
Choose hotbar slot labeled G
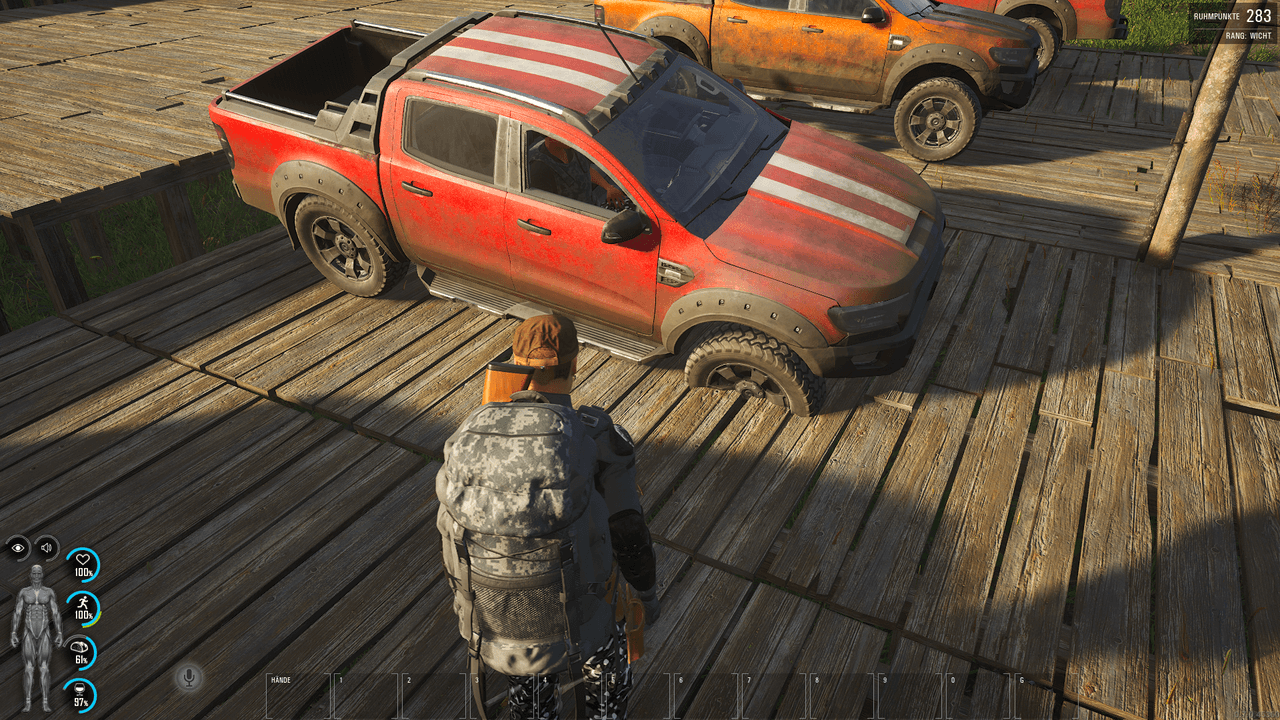pyautogui.click(x=1045, y=696)
